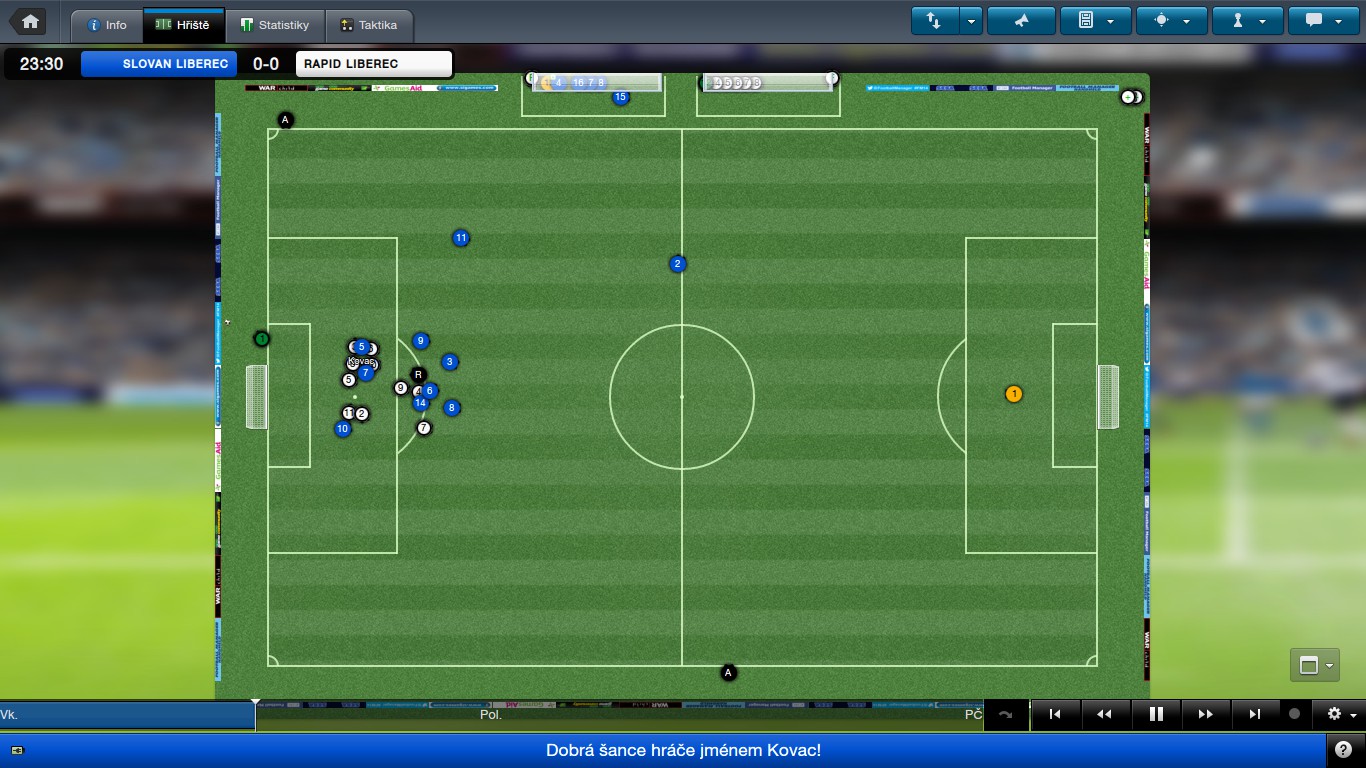The height and width of the screenshot is (768, 1366).
Task: Click the pitch overview icon in toolbar
Action: [1160, 19]
